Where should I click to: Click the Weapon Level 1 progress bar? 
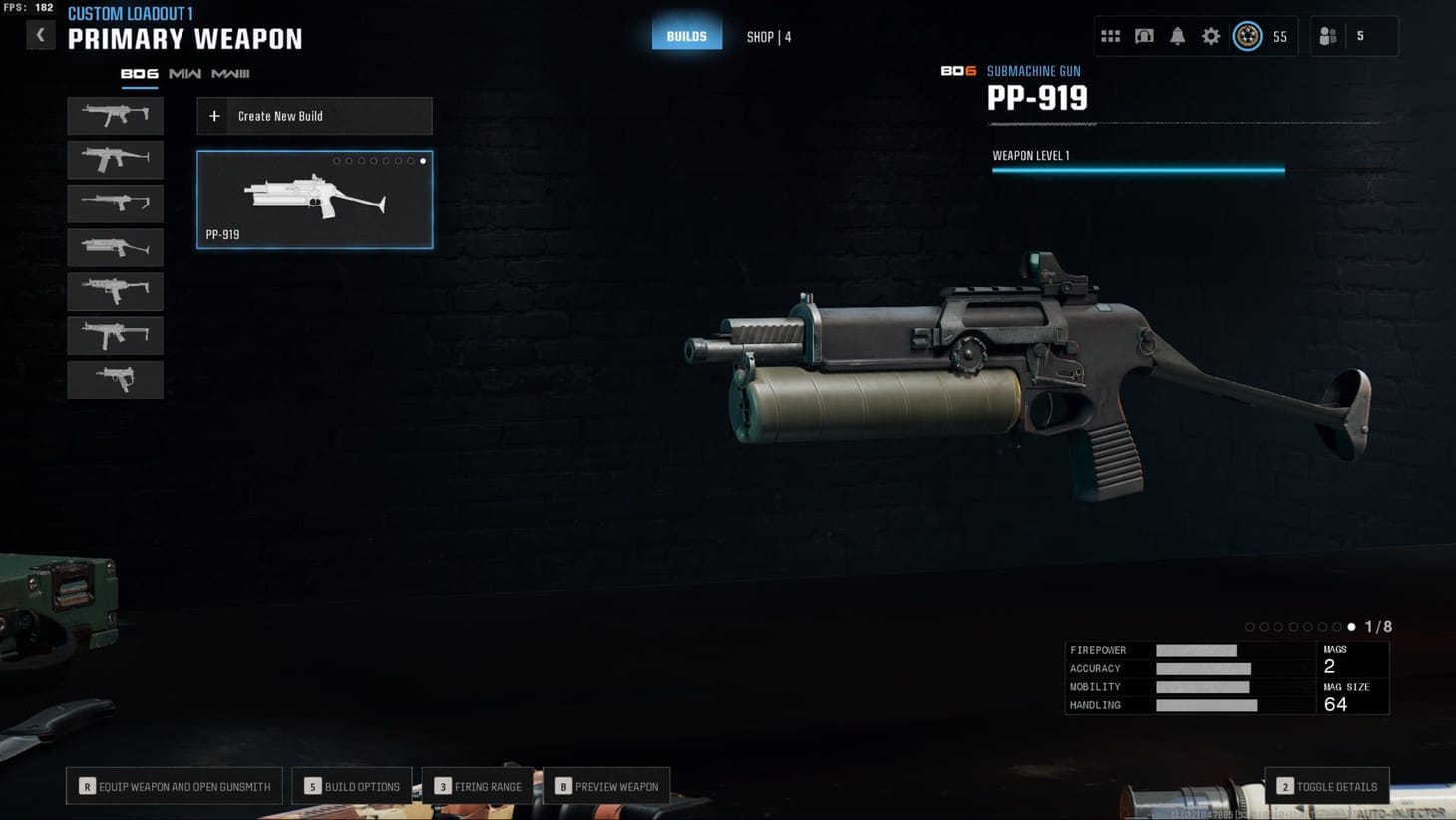click(1137, 170)
